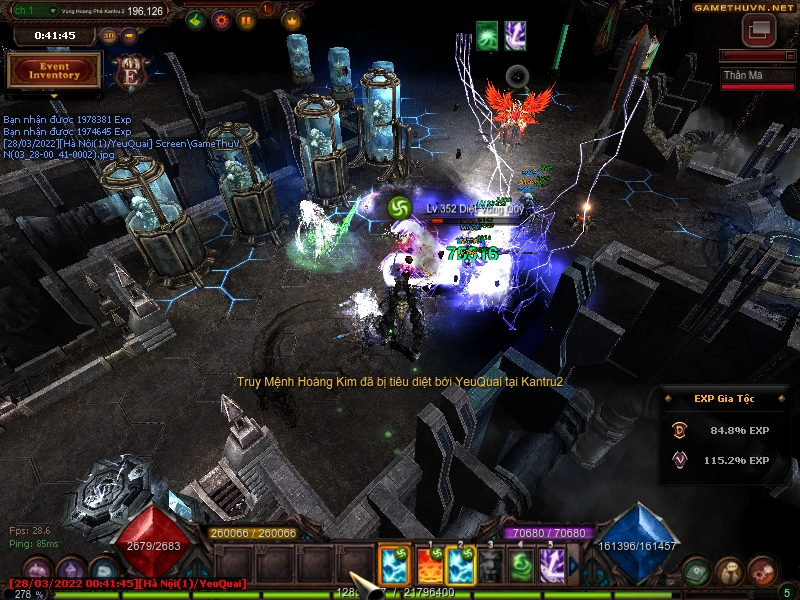Click the green broom icon
This screenshot has width=800, height=600.
[196, 19]
